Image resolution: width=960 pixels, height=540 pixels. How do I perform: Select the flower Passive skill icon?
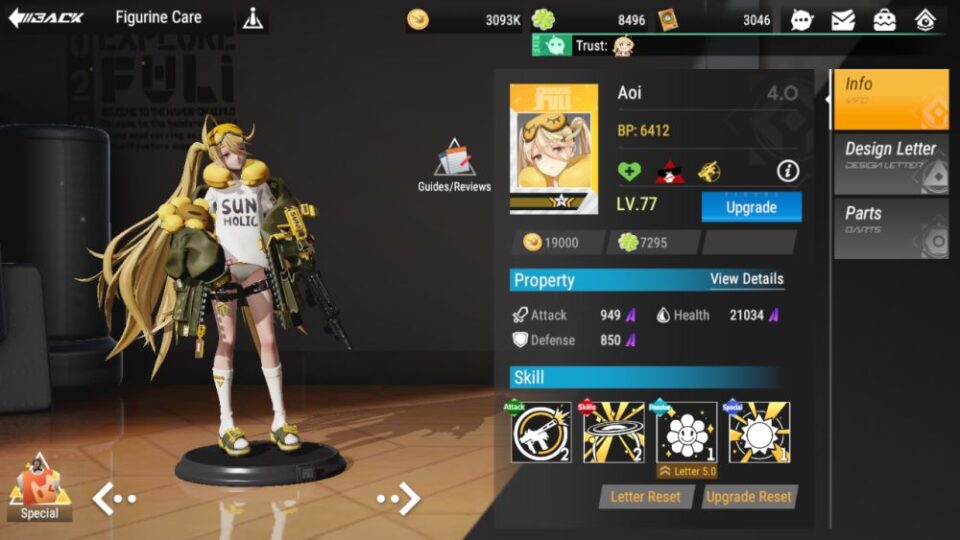[x=686, y=432]
